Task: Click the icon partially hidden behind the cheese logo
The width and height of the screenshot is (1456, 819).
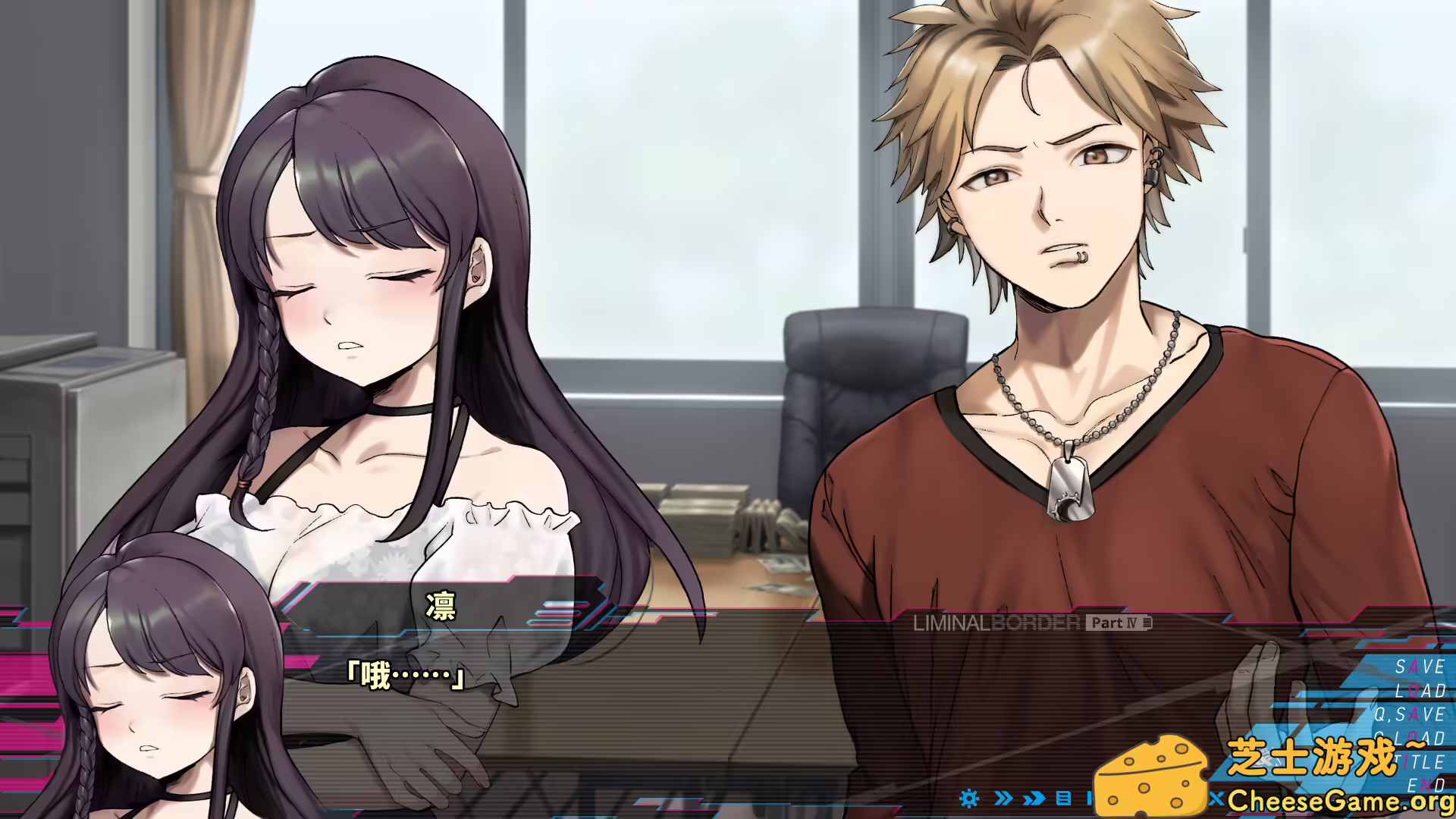Action: (1090, 799)
